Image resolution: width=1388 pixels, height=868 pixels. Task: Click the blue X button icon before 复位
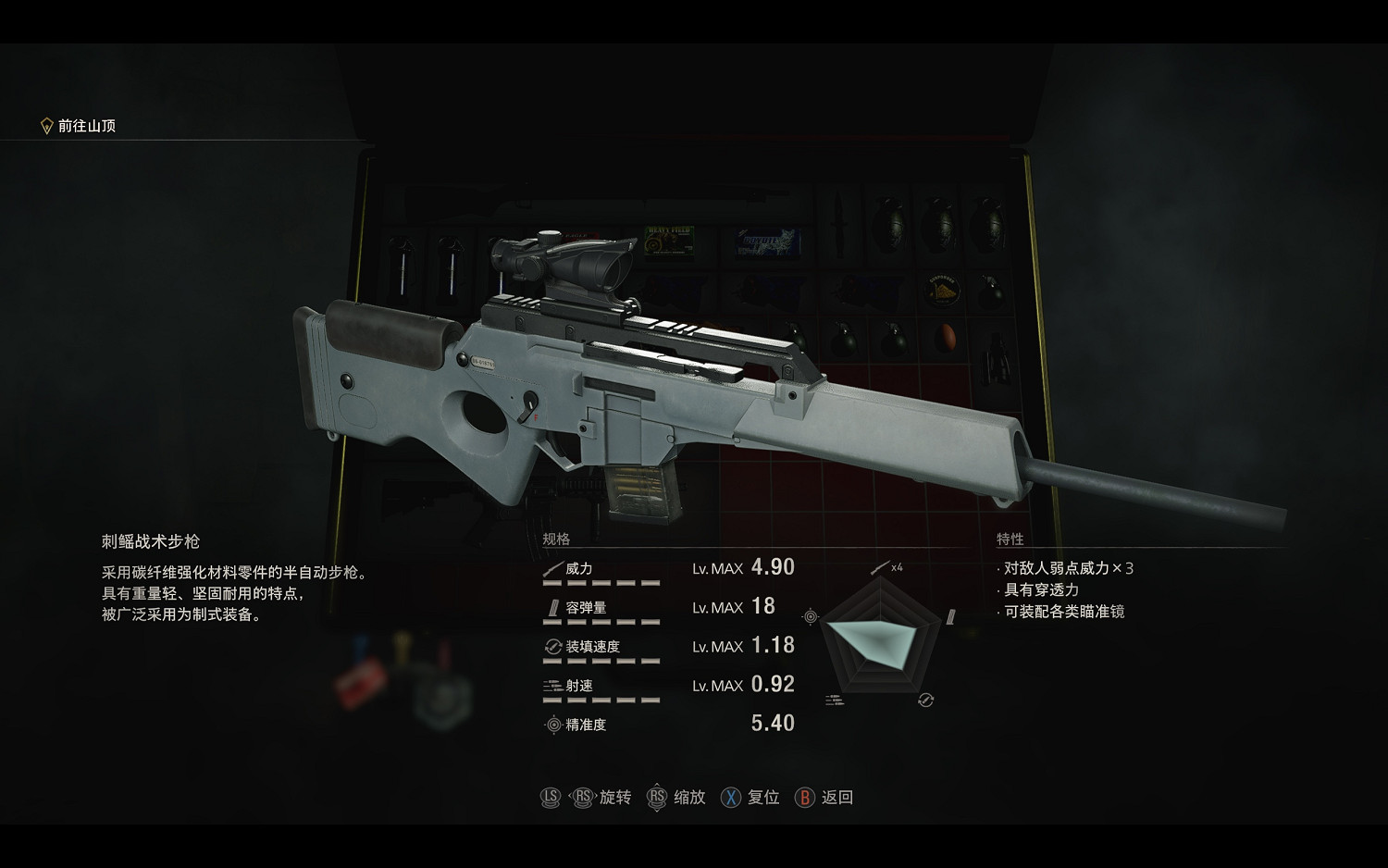(729, 797)
